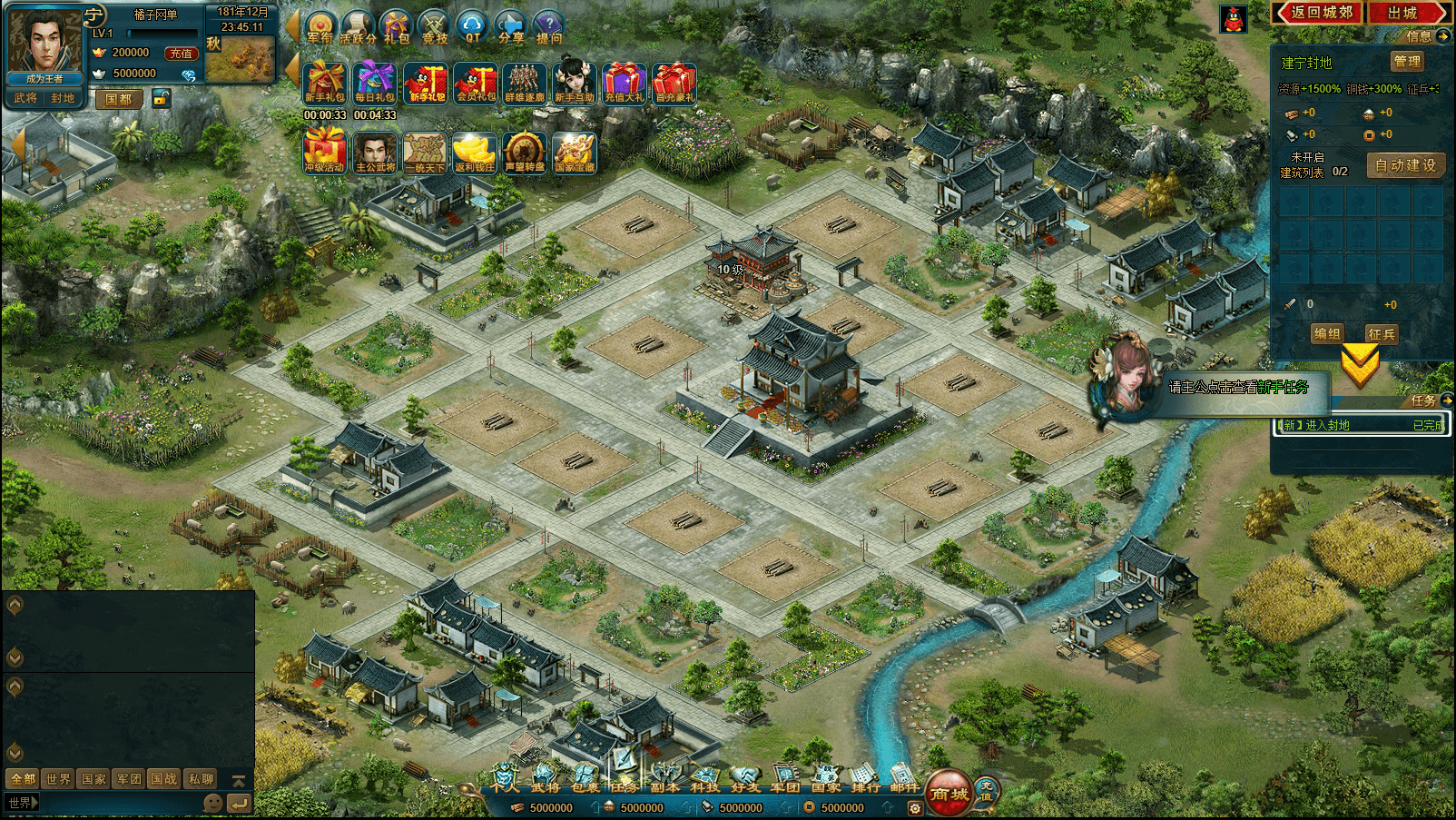The image size is (1456, 820).
Task: Click the 返回城郊 return-to-suburbs button
Action: click(x=1322, y=13)
